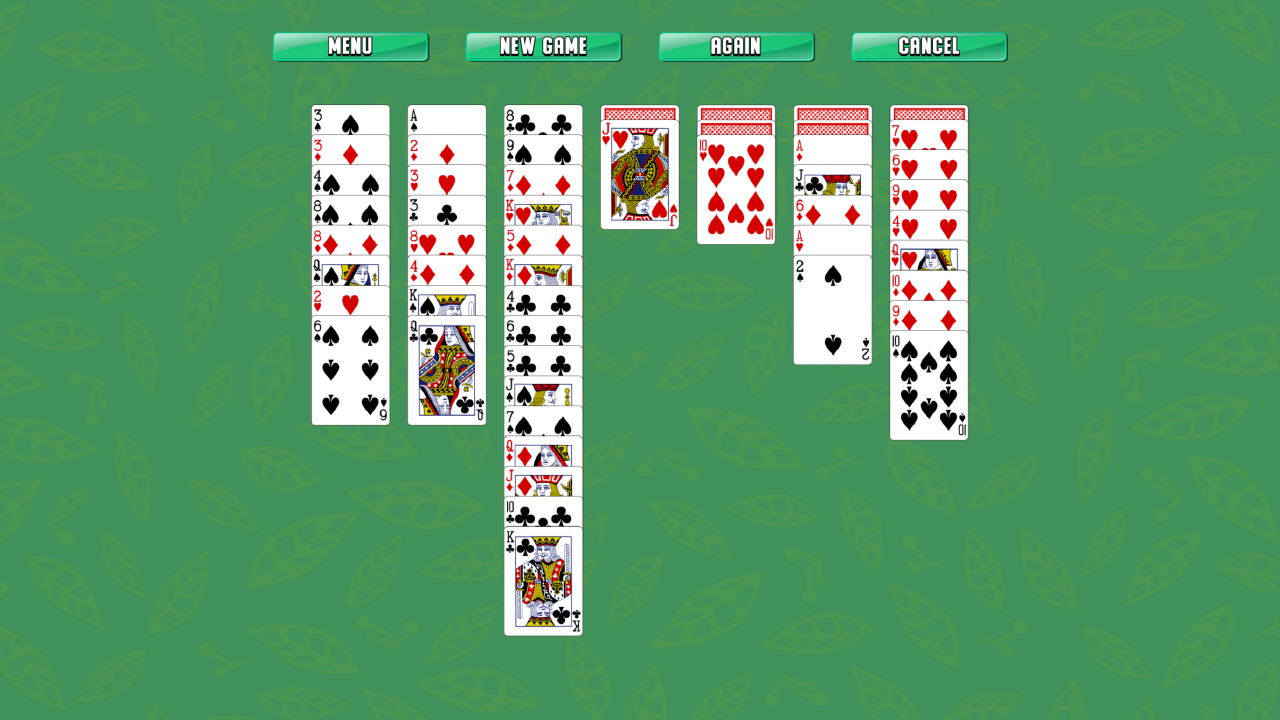This screenshot has height=720, width=1280.
Task: Click a face-down card above the Jack of Hearts
Action: pyautogui.click(x=639, y=113)
